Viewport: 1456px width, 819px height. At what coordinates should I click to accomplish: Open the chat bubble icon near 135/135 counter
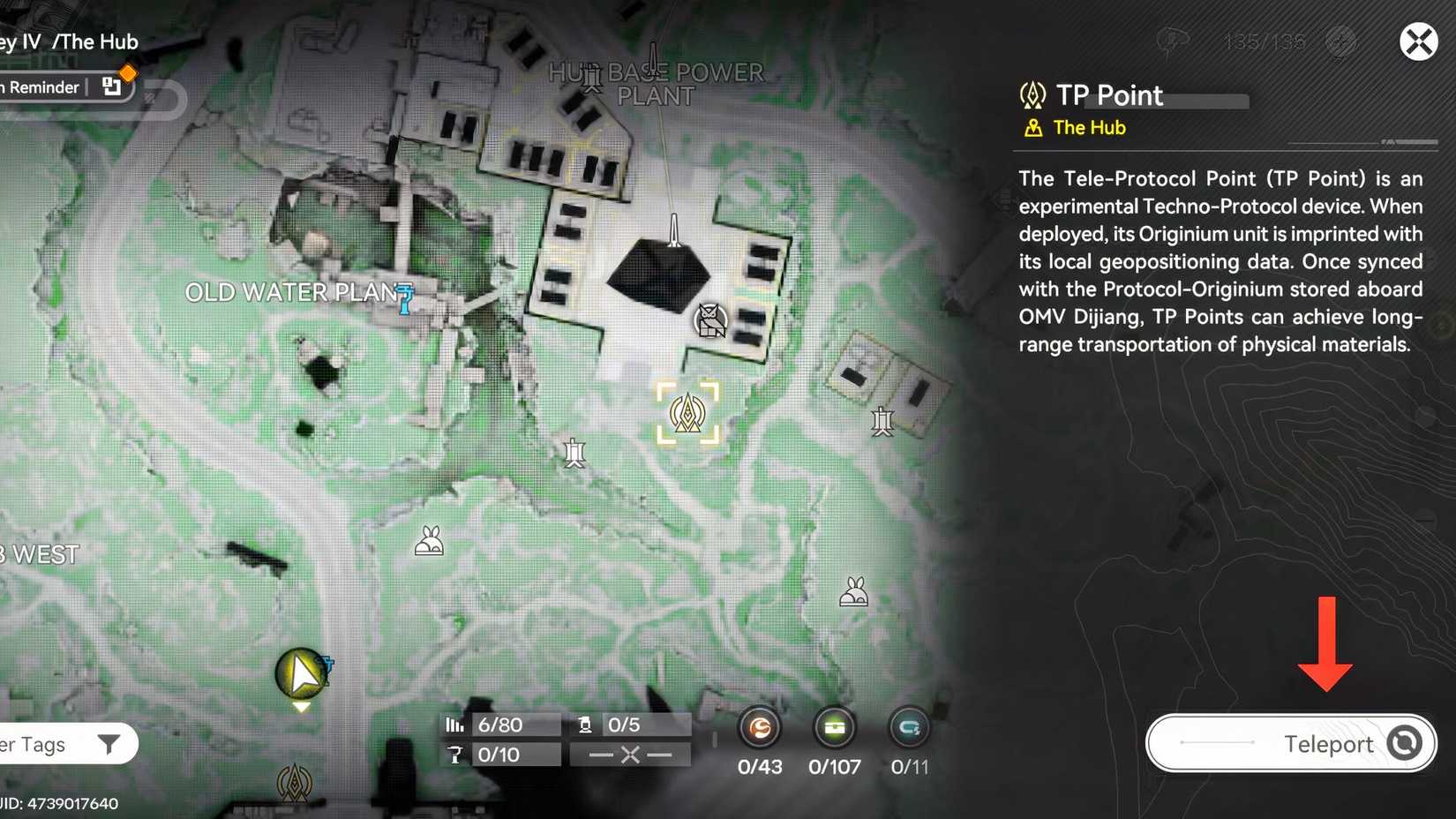(1174, 40)
